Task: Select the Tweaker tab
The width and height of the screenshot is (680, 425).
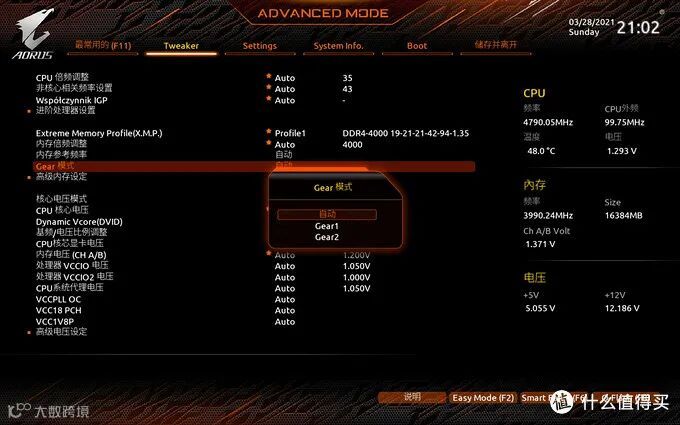Action: [181, 46]
